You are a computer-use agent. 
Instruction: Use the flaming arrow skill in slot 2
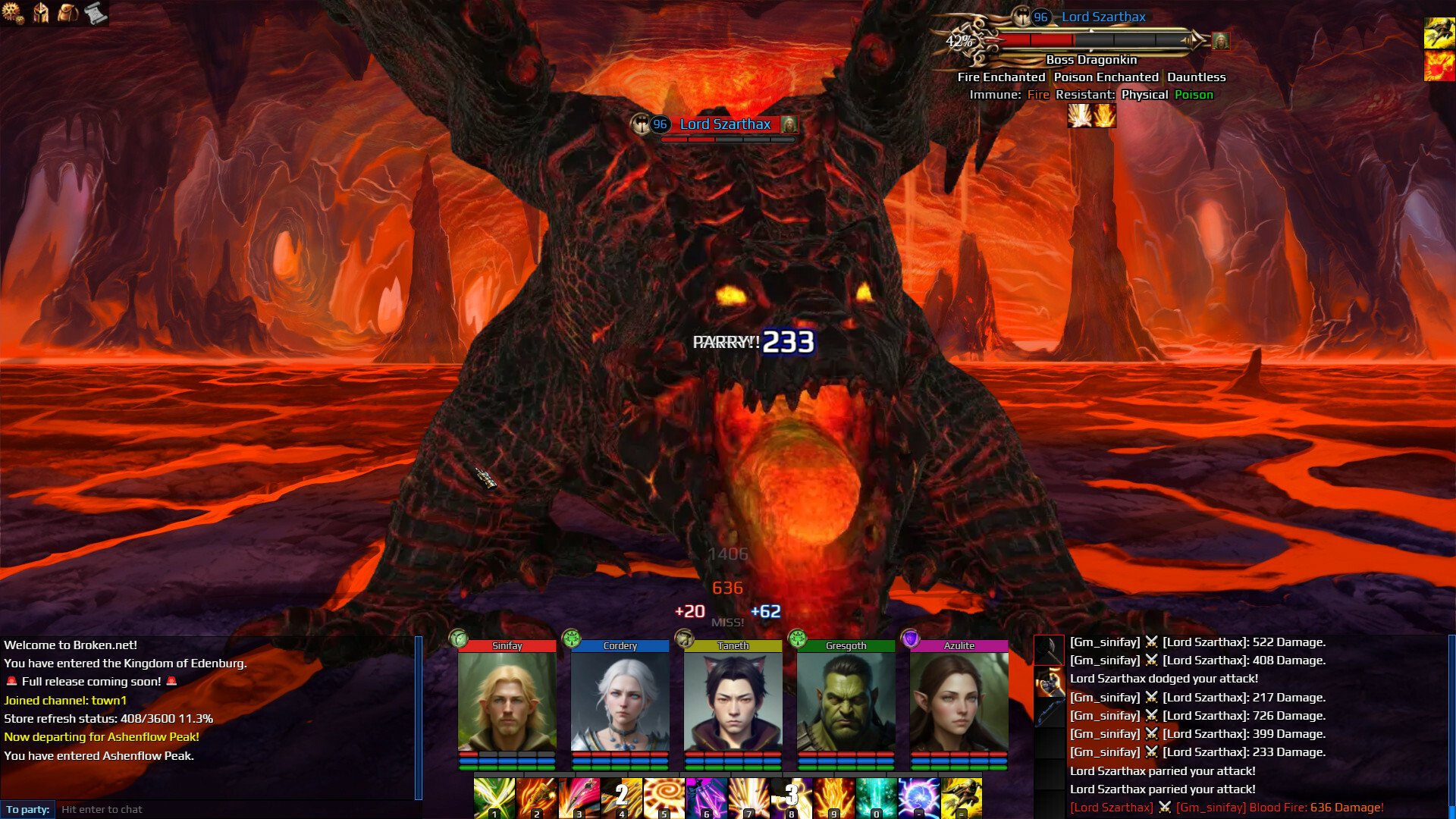537,798
